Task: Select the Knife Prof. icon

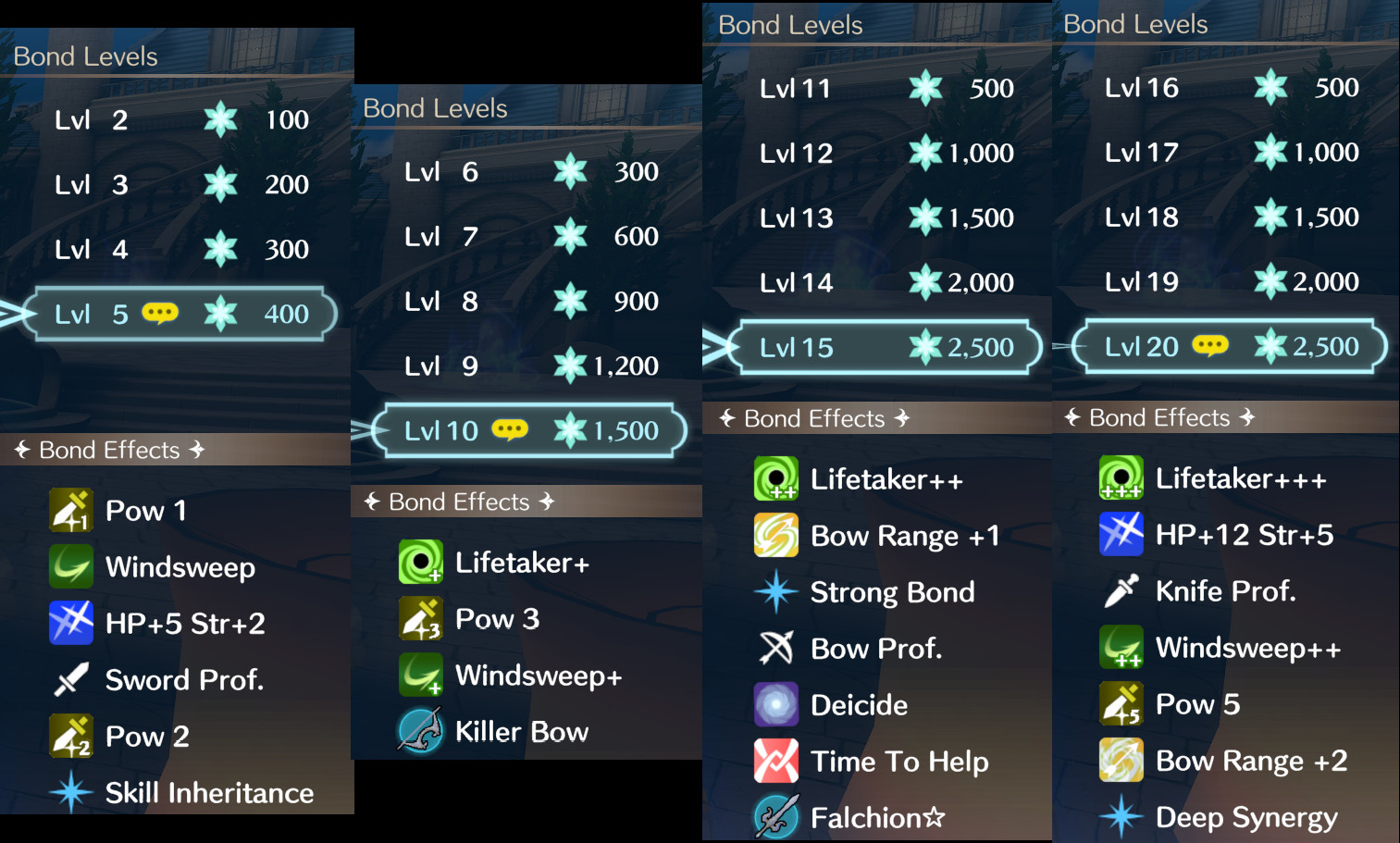Action: [x=1121, y=590]
